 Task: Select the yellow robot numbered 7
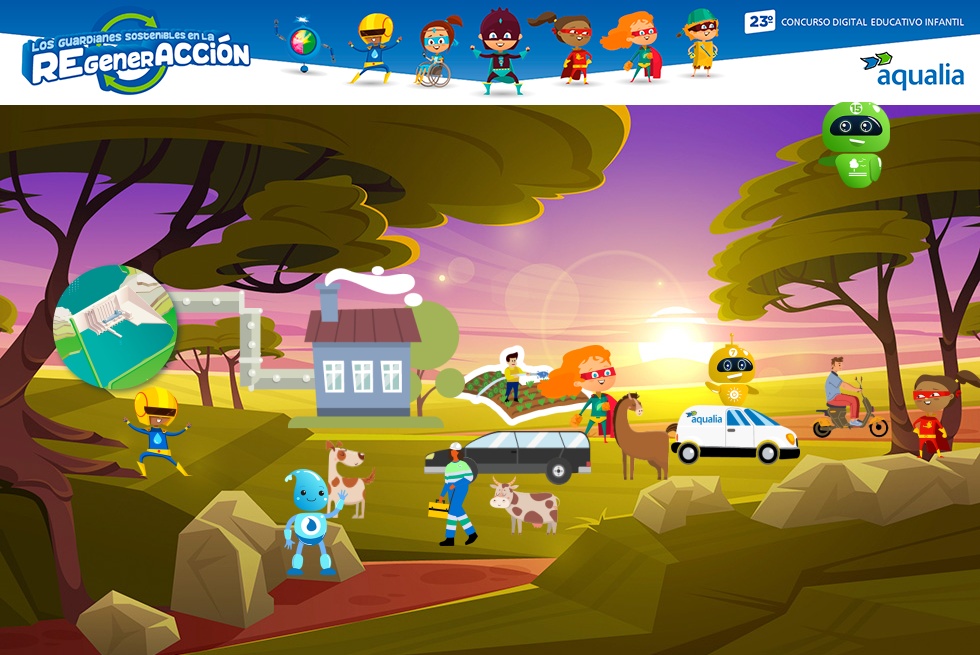pyautogui.click(x=733, y=375)
